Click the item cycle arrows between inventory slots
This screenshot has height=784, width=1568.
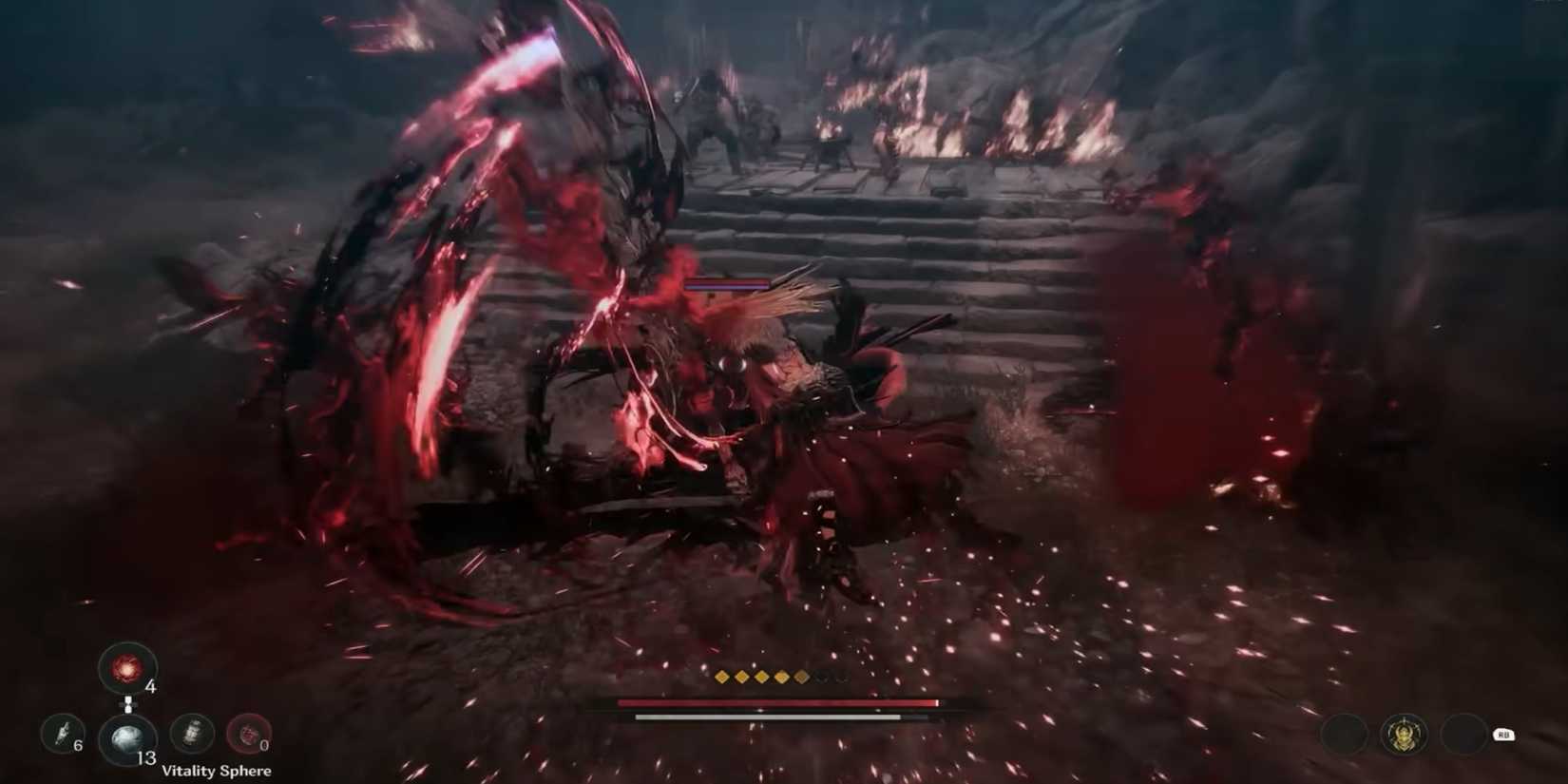(128, 704)
